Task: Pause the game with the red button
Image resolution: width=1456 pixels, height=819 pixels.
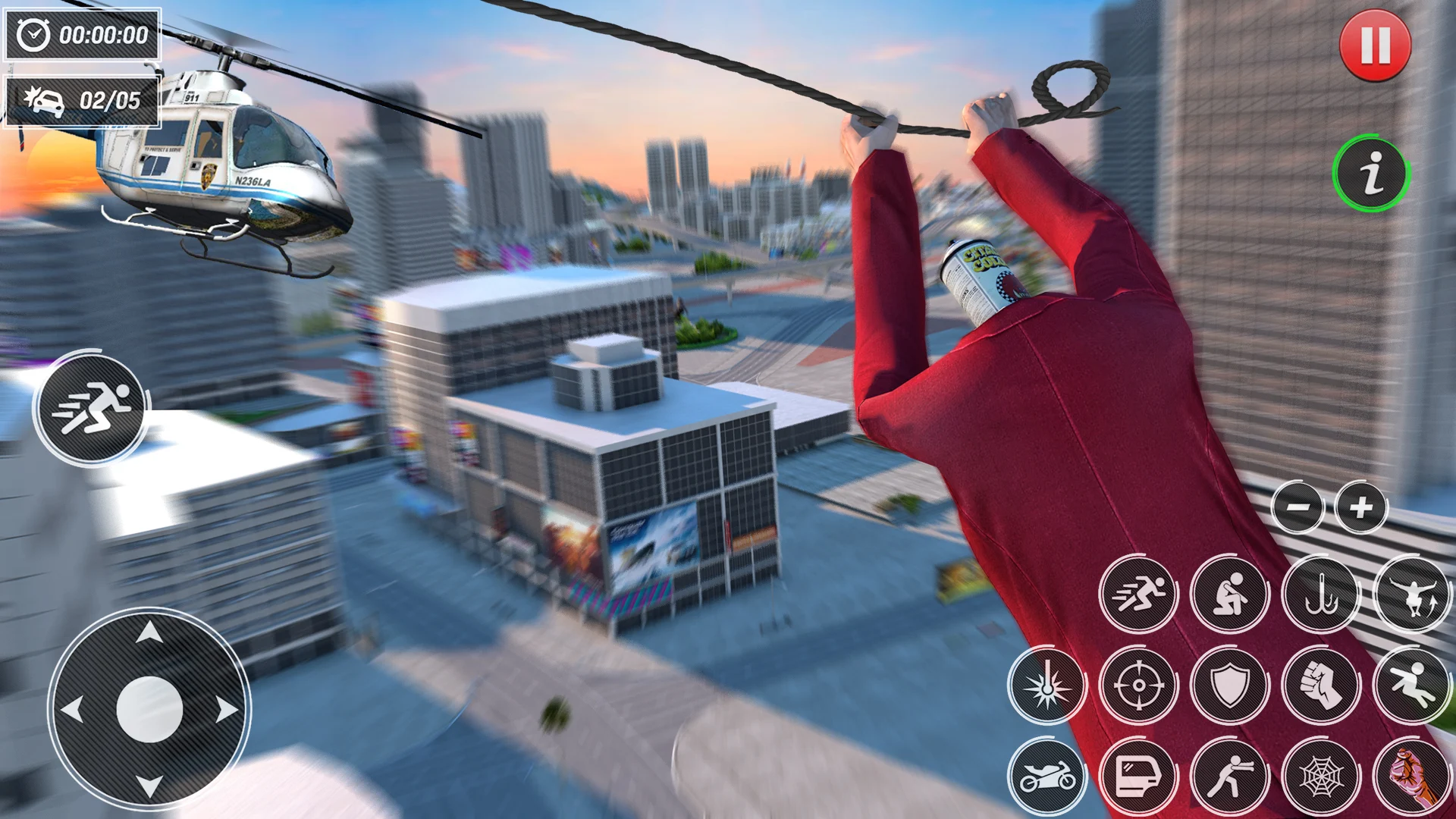Action: point(1375,45)
